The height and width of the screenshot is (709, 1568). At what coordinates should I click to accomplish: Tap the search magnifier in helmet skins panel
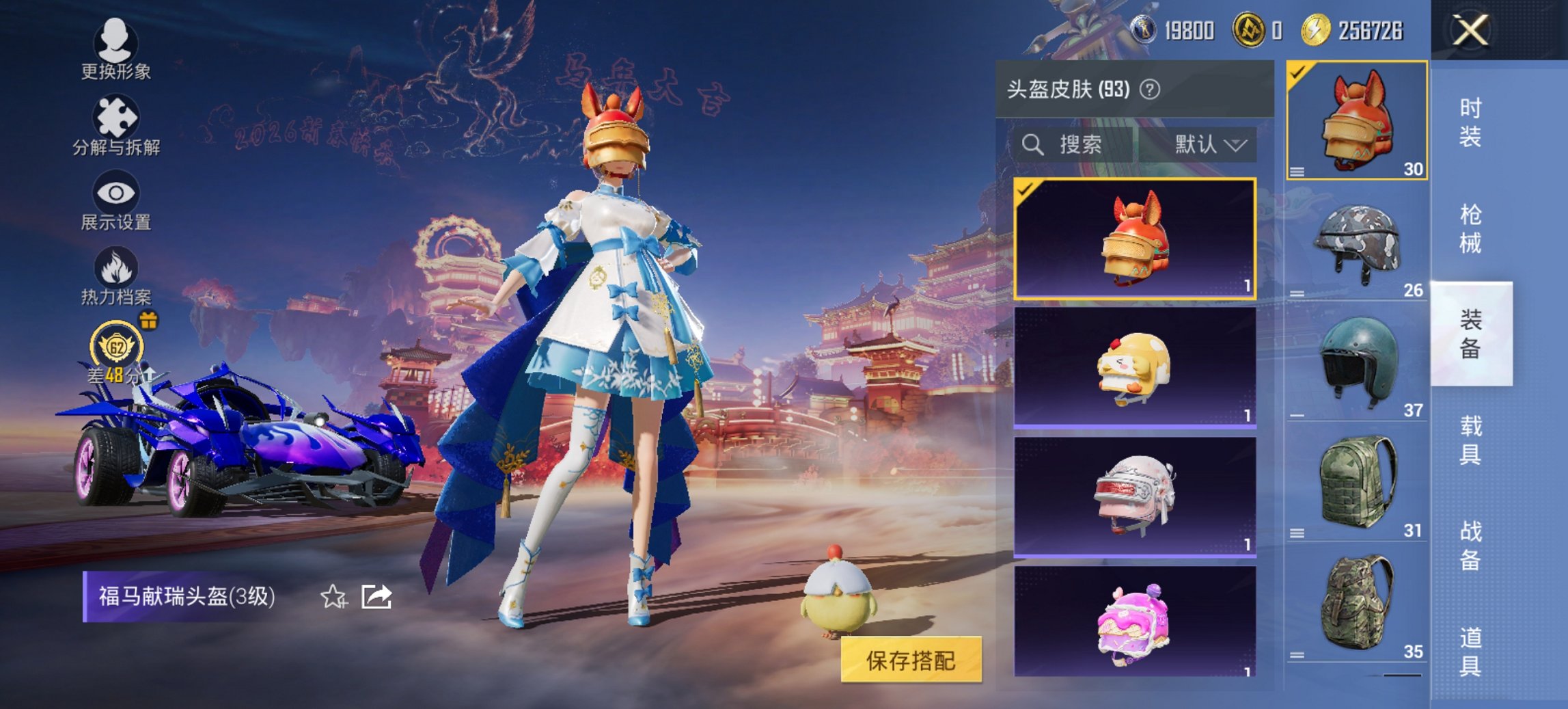[x=1032, y=144]
